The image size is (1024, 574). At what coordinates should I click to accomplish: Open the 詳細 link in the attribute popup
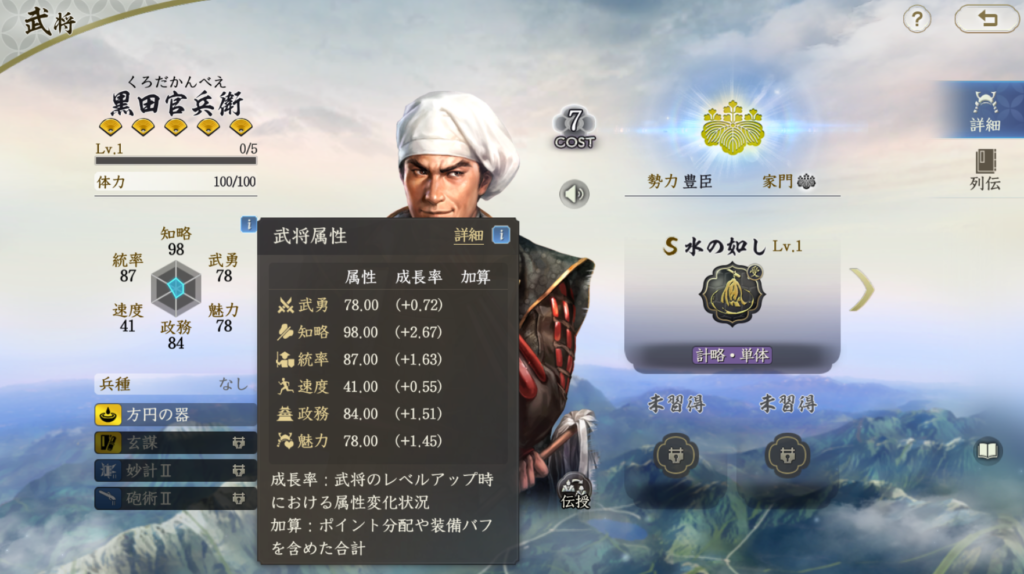click(x=468, y=235)
